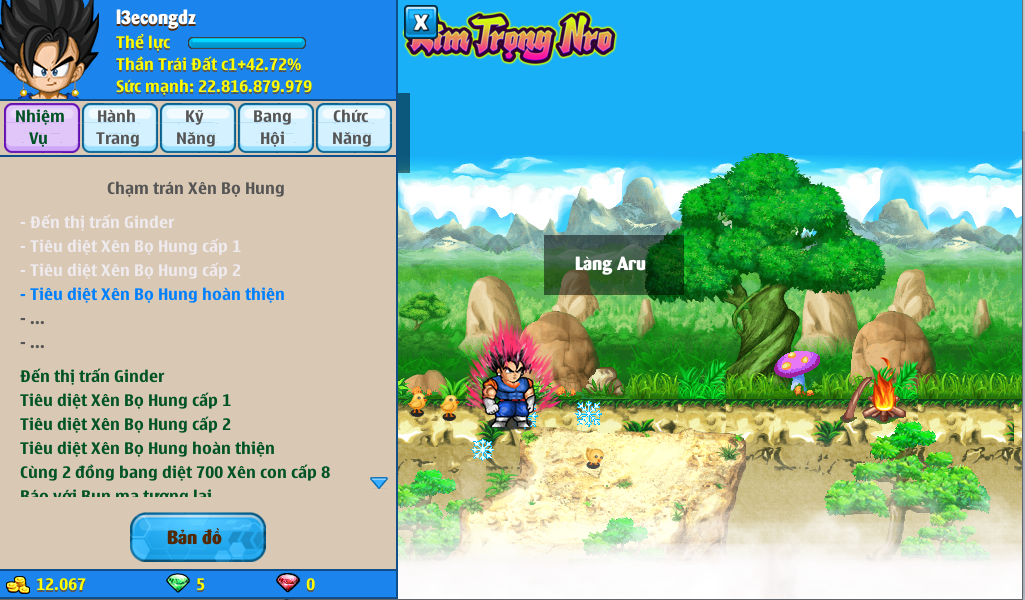
Task: Switch to the Nhiệm Vụ tab
Action: click(41, 127)
